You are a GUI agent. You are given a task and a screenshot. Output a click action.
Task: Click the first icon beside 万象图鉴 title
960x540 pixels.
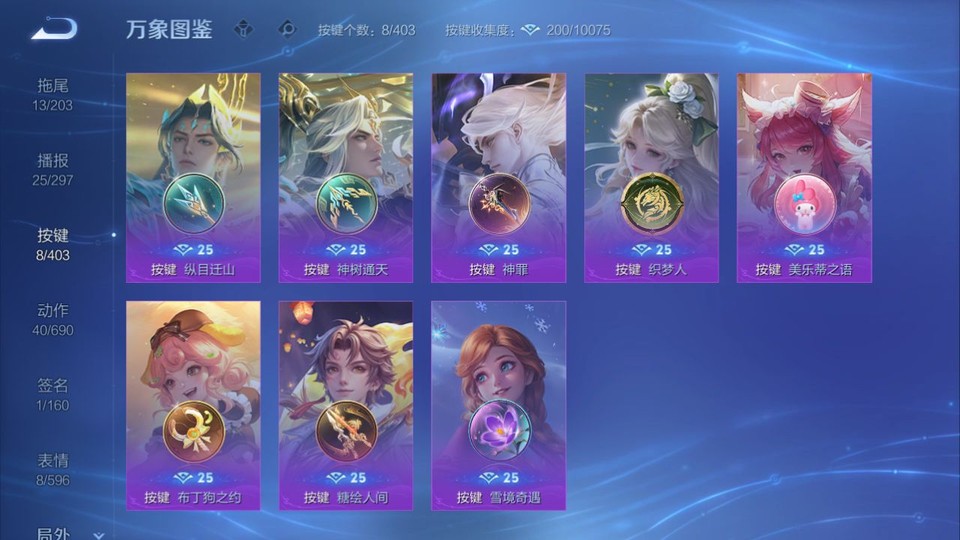click(x=243, y=29)
